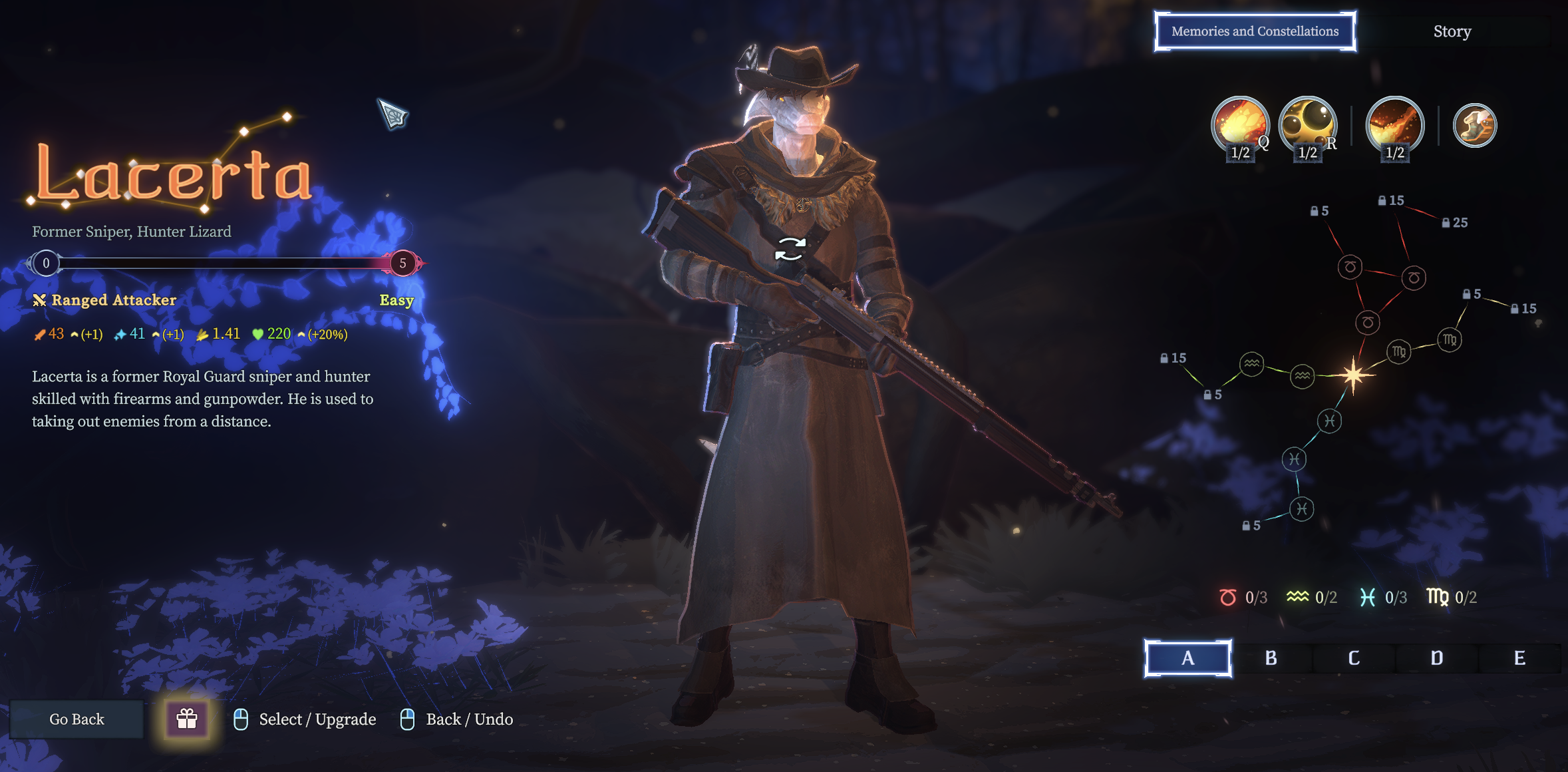Switch to loadout B
1568x772 pixels.
[1271, 658]
